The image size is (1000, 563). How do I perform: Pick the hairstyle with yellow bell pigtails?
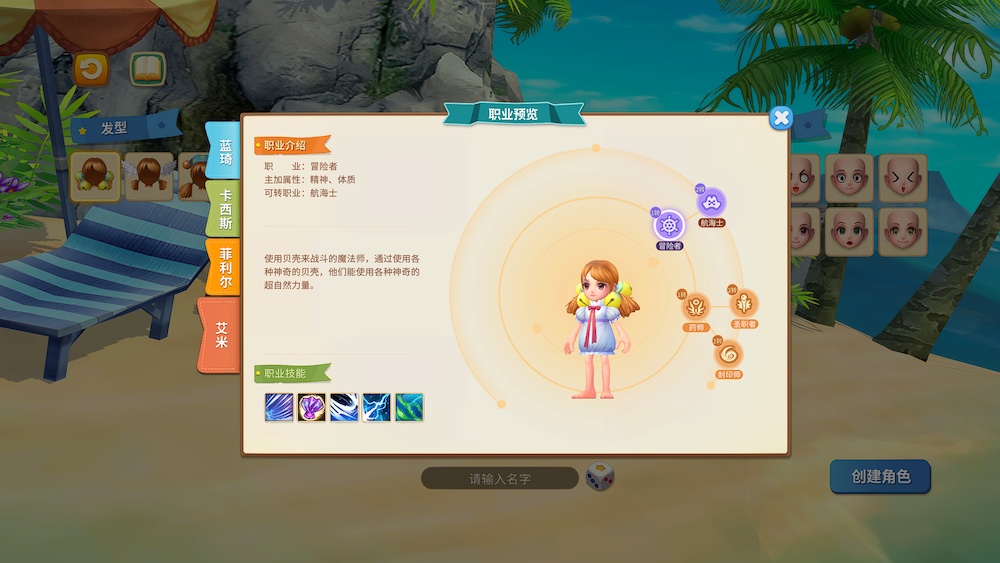click(95, 175)
